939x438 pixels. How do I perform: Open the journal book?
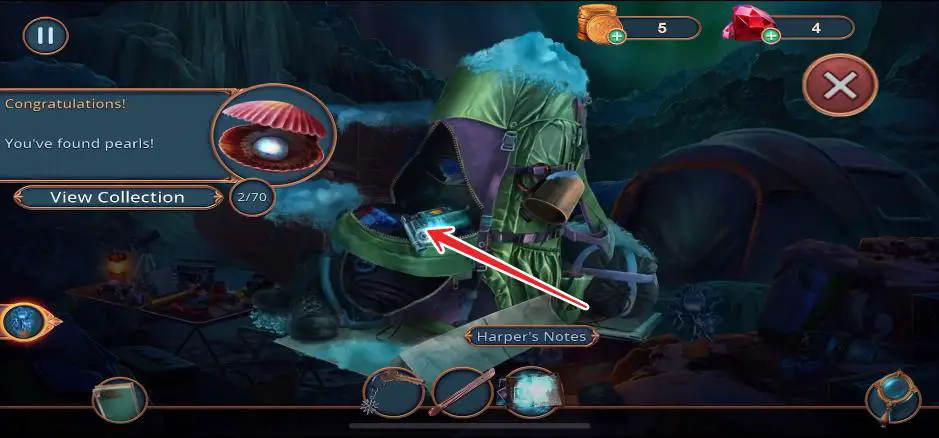coord(119,400)
